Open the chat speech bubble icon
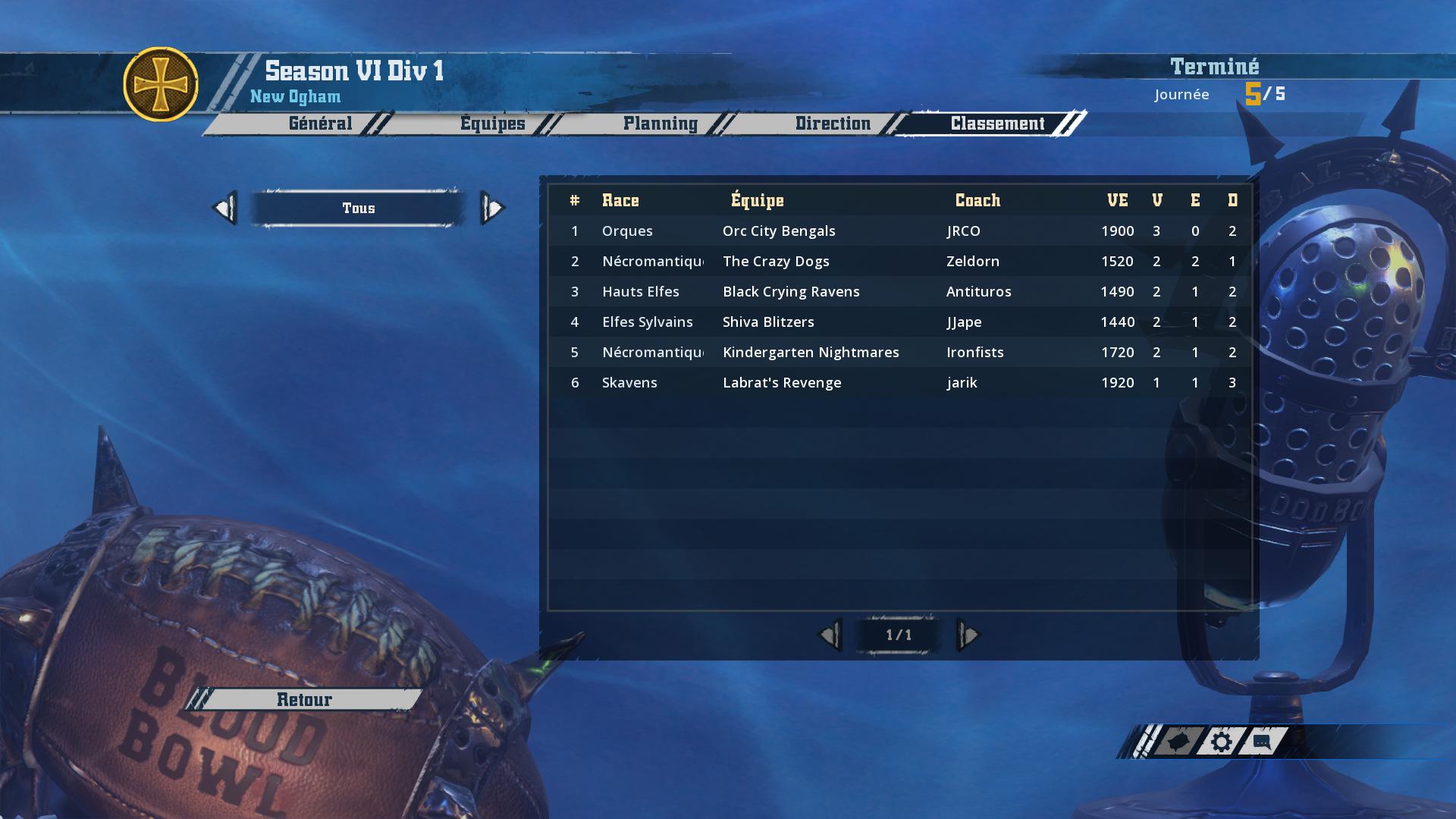This screenshot has height=819, width=1456. click(x=1262, y=742)
